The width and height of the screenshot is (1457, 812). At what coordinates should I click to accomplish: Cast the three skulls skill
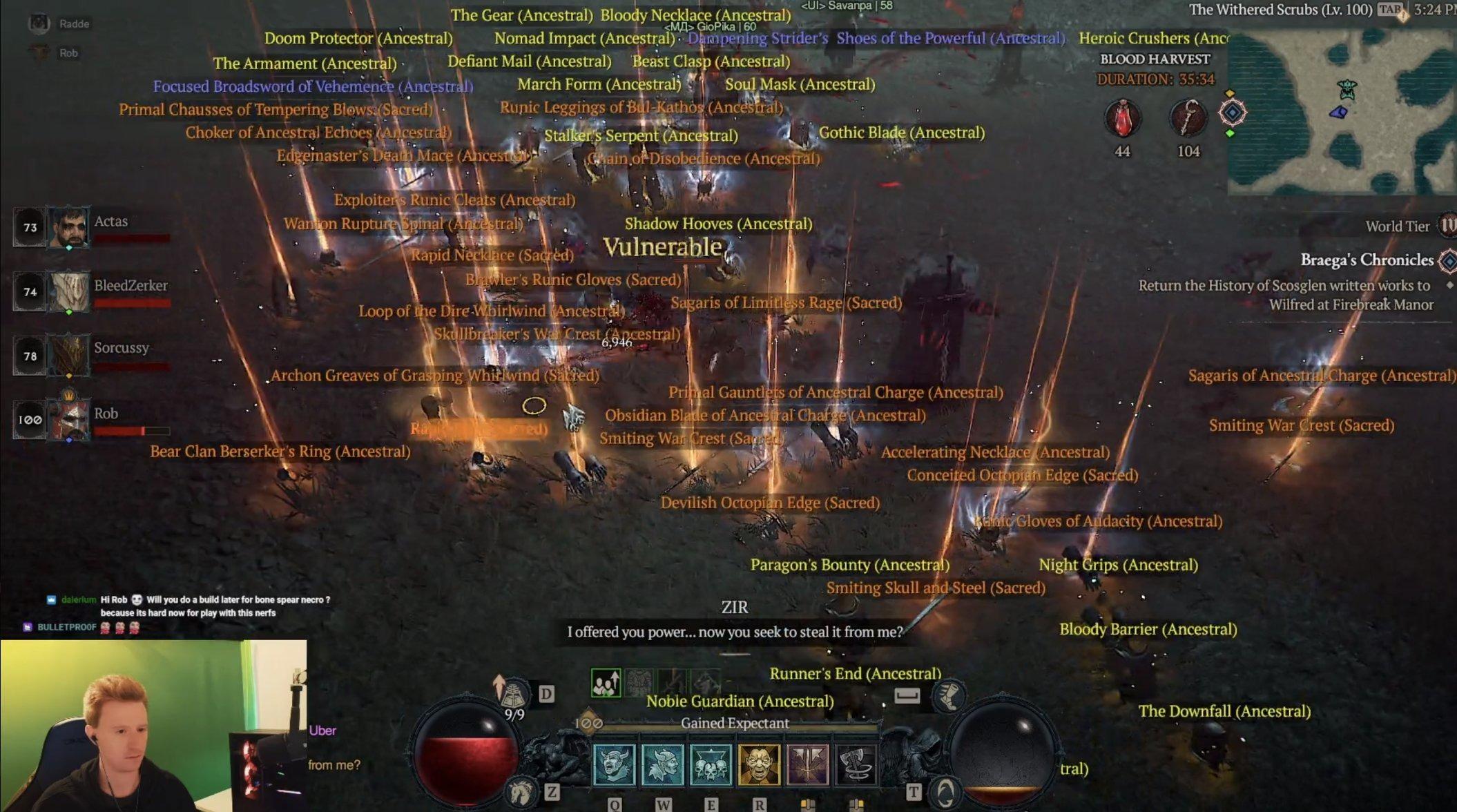click(x=711, y=764)
